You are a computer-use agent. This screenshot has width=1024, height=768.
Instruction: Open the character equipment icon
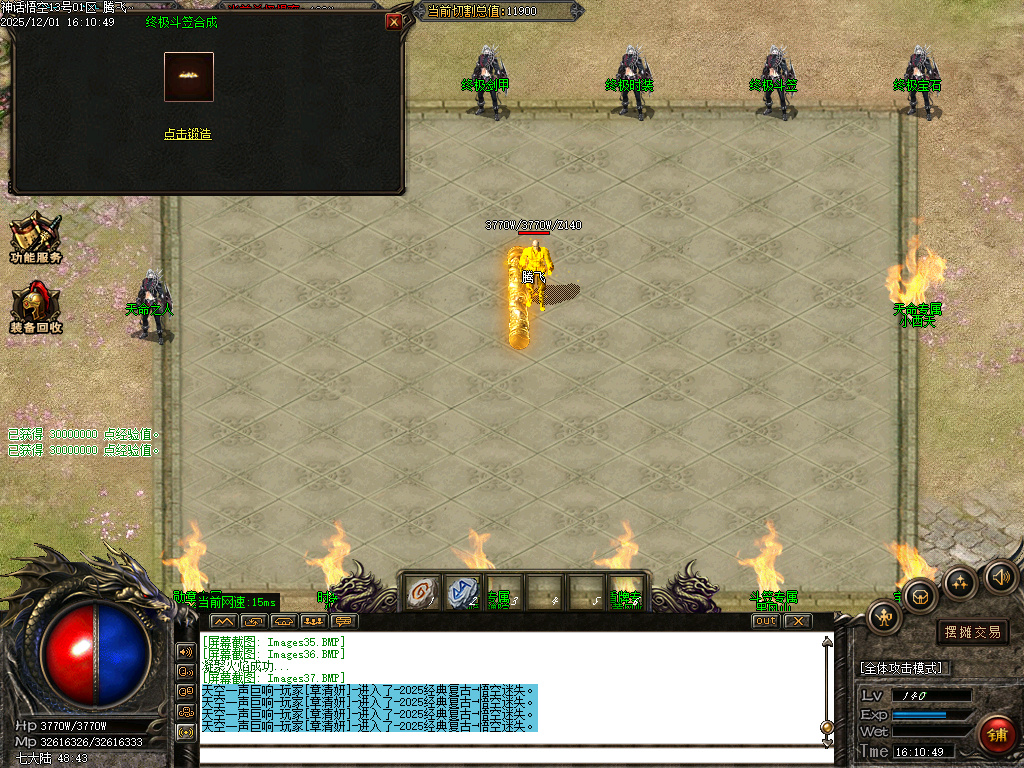(885, 617)
